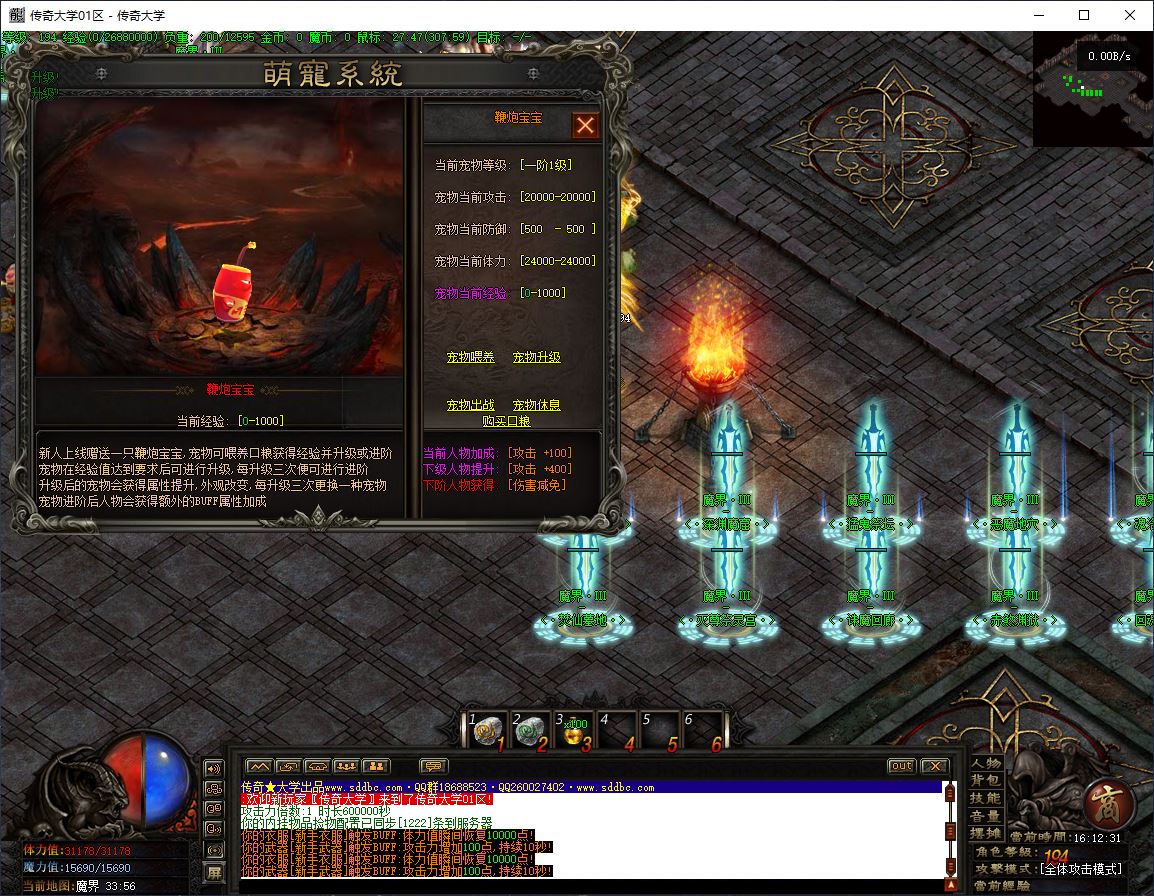This screenshot has width=1154, height=896.
Task: Send the pet out with 宠物出战
Action: coord(470,405)
